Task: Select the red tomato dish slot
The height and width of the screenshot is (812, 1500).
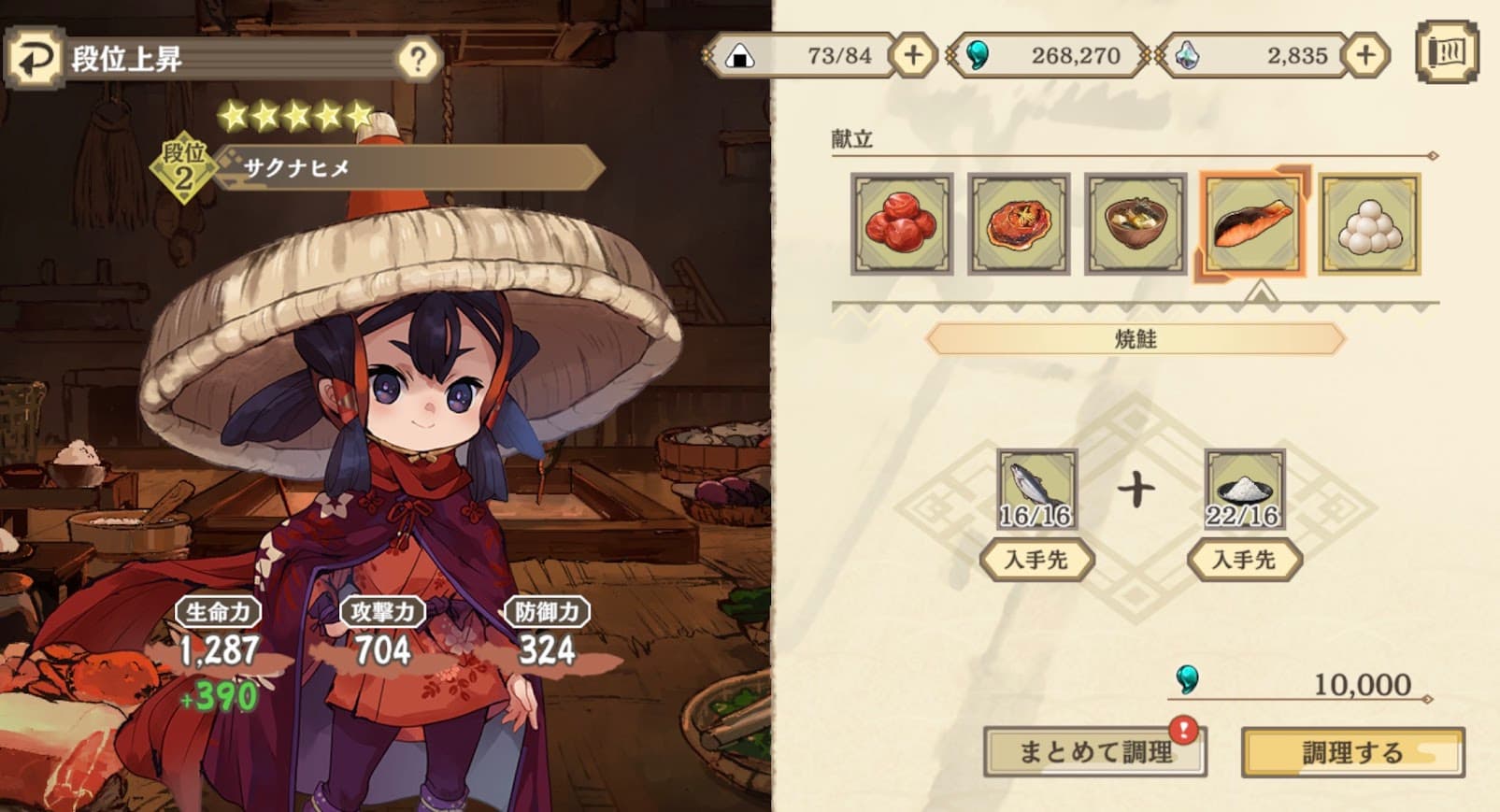Action: [1019, 224]
